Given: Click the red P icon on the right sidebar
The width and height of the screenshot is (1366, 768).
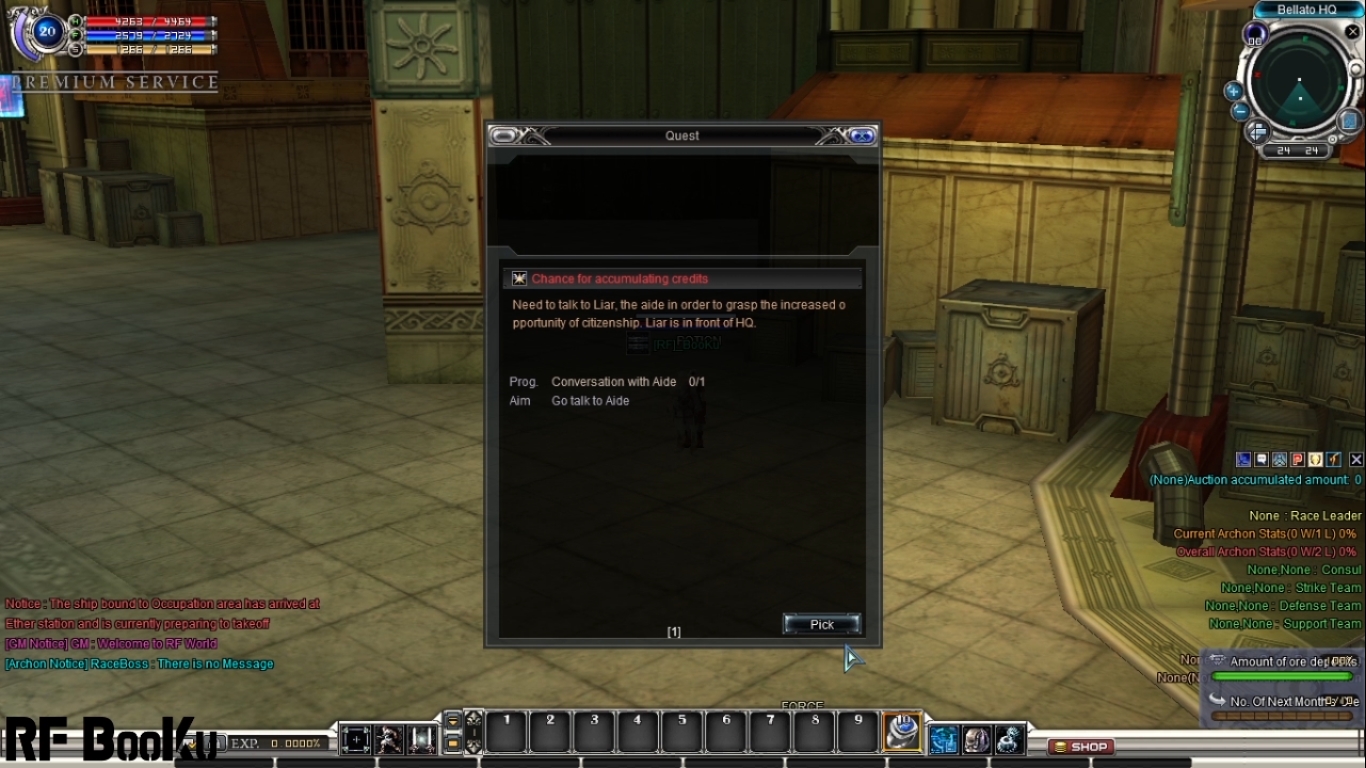Looking at the screenshot, I should point(1296,459).
